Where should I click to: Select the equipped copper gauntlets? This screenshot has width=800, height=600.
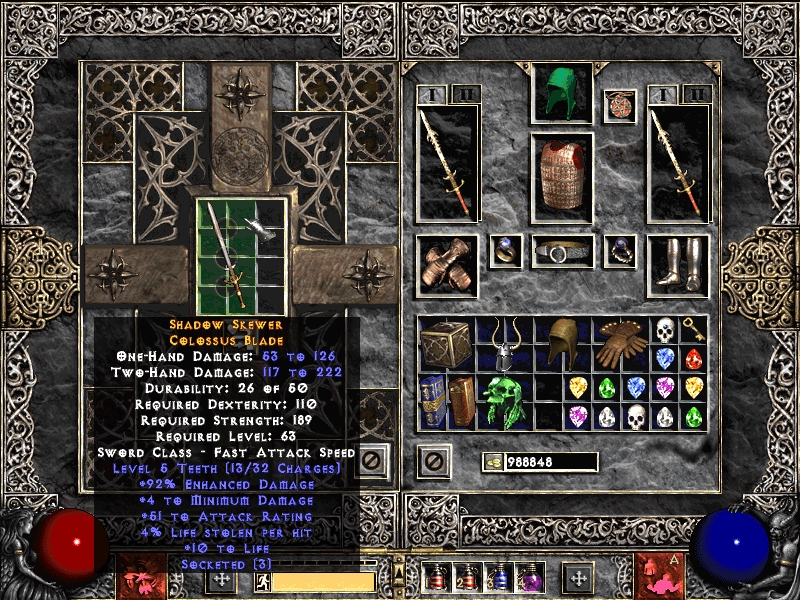click(447, 265)
